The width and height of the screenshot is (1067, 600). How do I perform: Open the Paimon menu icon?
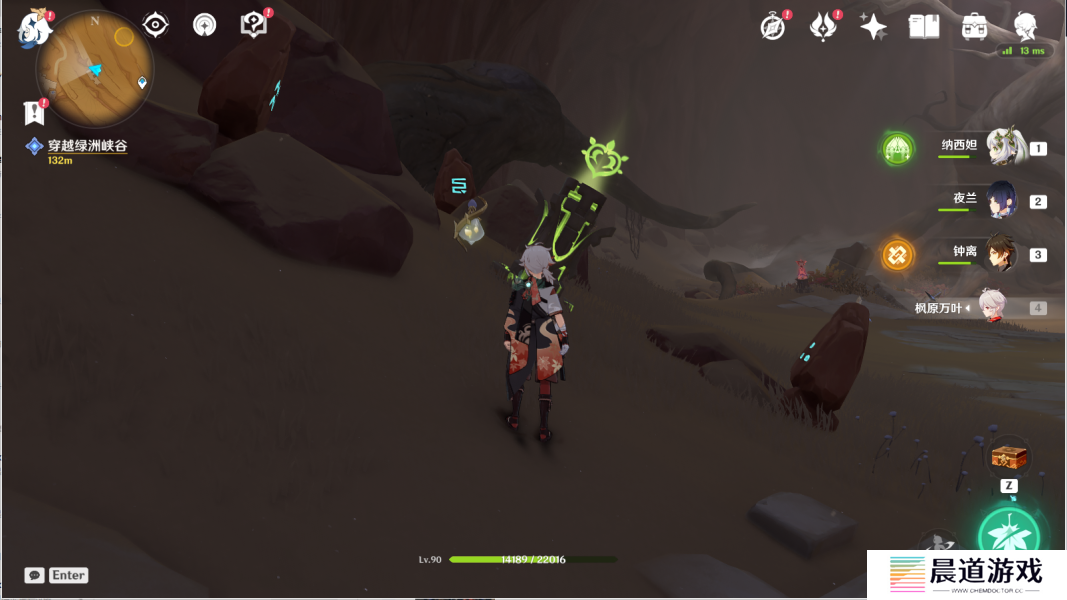[x=35, y=29]
